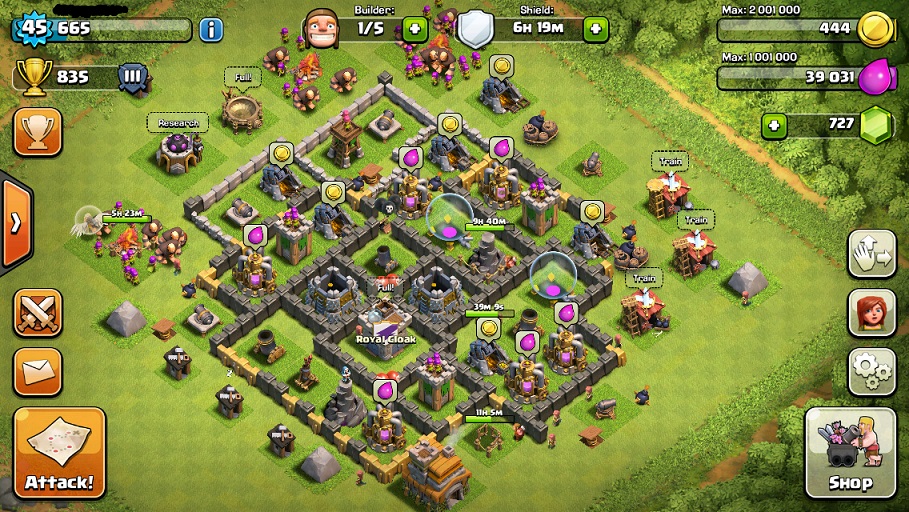Open the Settings gear menu
This screenshot has width=909, height=512.
click(872, 371)
